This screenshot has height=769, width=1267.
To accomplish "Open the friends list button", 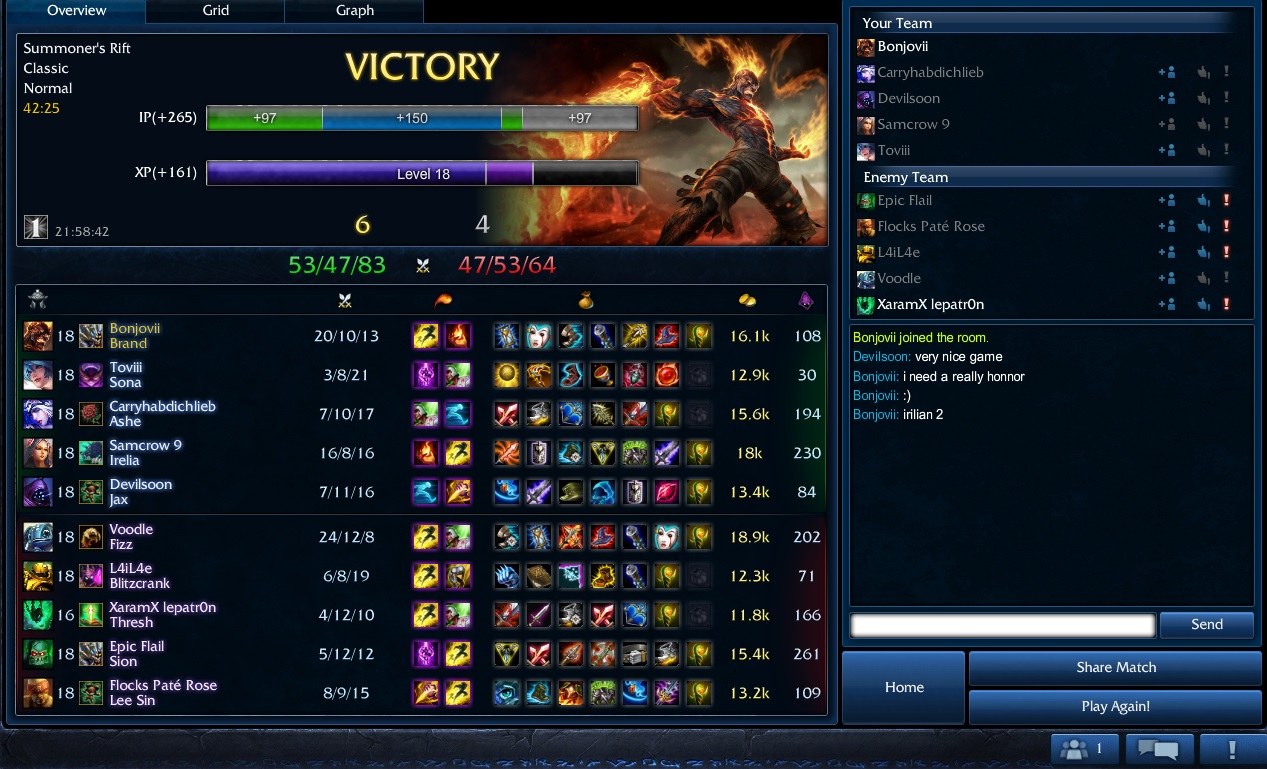I will point(1083,749).
